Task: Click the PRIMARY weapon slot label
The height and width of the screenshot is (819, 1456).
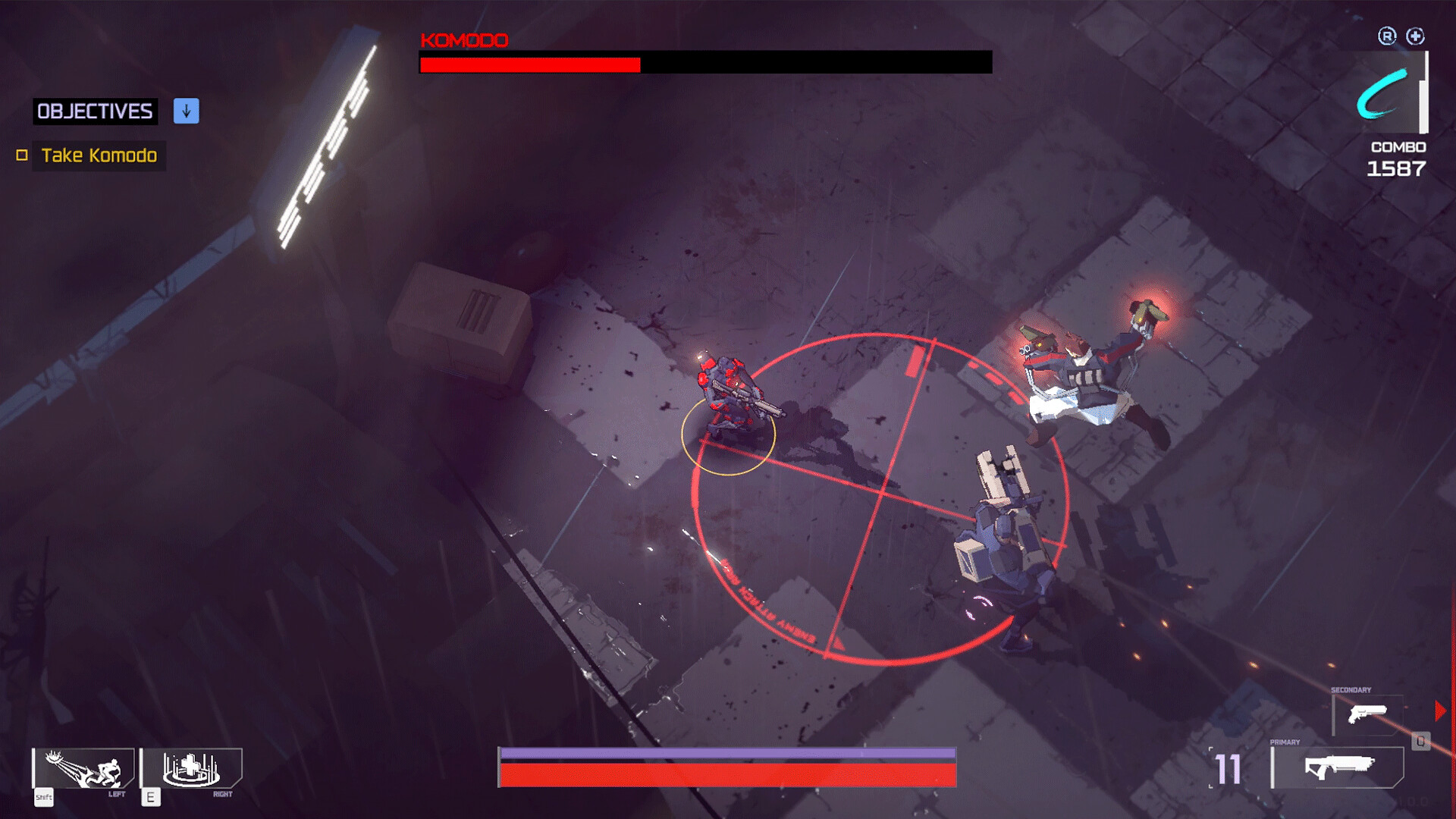Action: (1285, 742)
